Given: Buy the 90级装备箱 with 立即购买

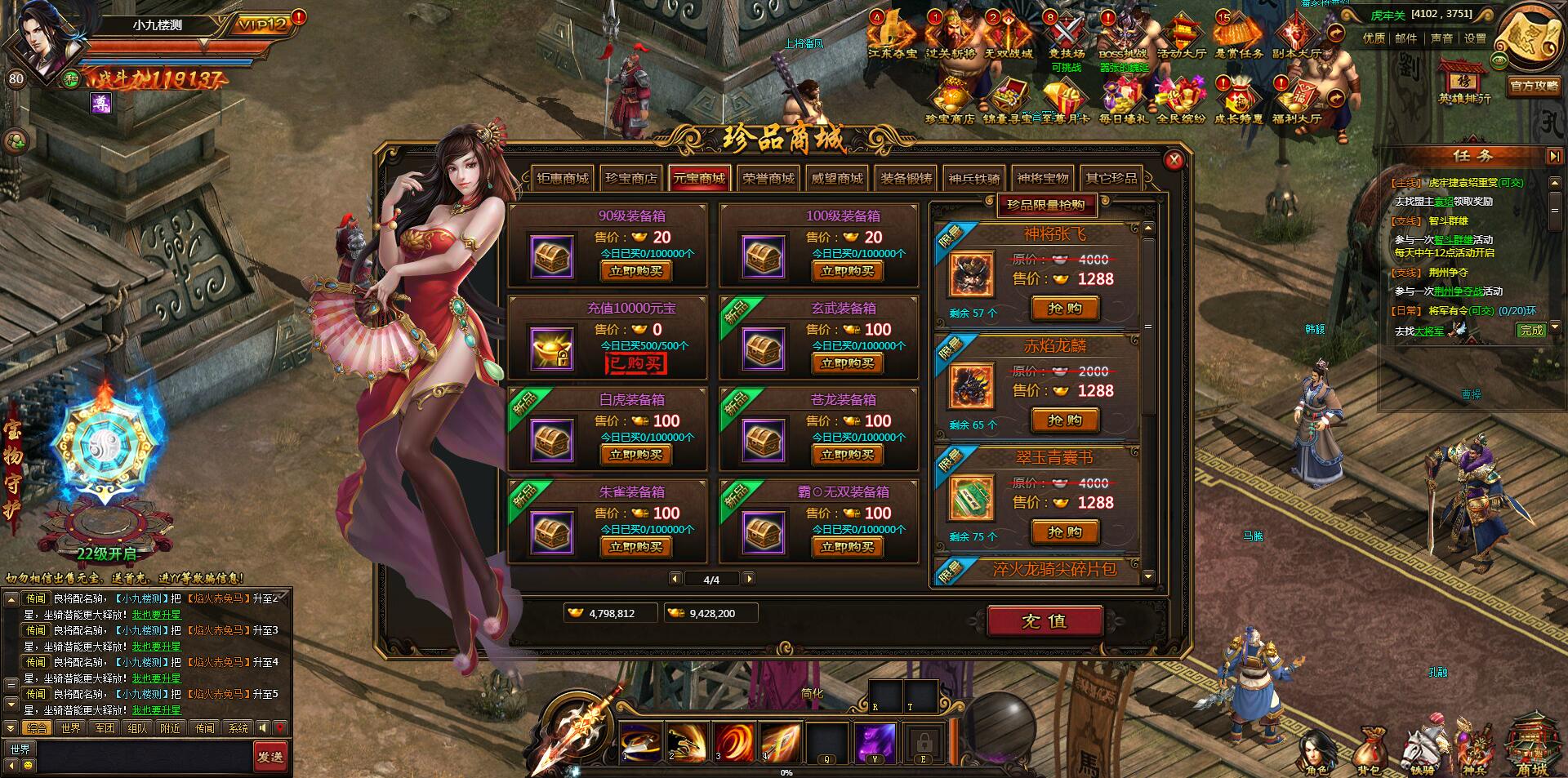Looking at the screenshot, I should 635,272.
